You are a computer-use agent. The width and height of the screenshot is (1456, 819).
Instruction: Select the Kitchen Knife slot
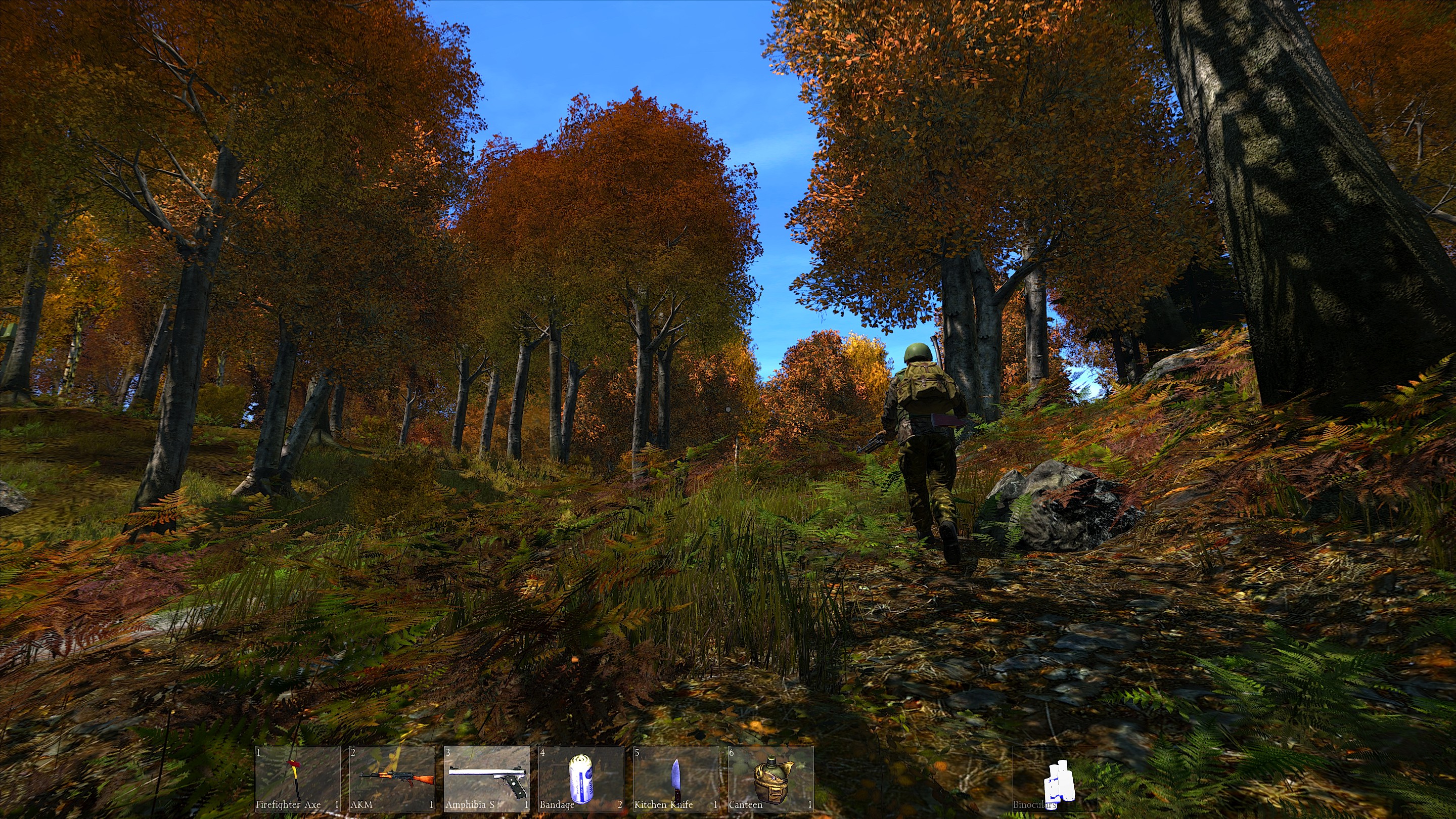(676, 779)
